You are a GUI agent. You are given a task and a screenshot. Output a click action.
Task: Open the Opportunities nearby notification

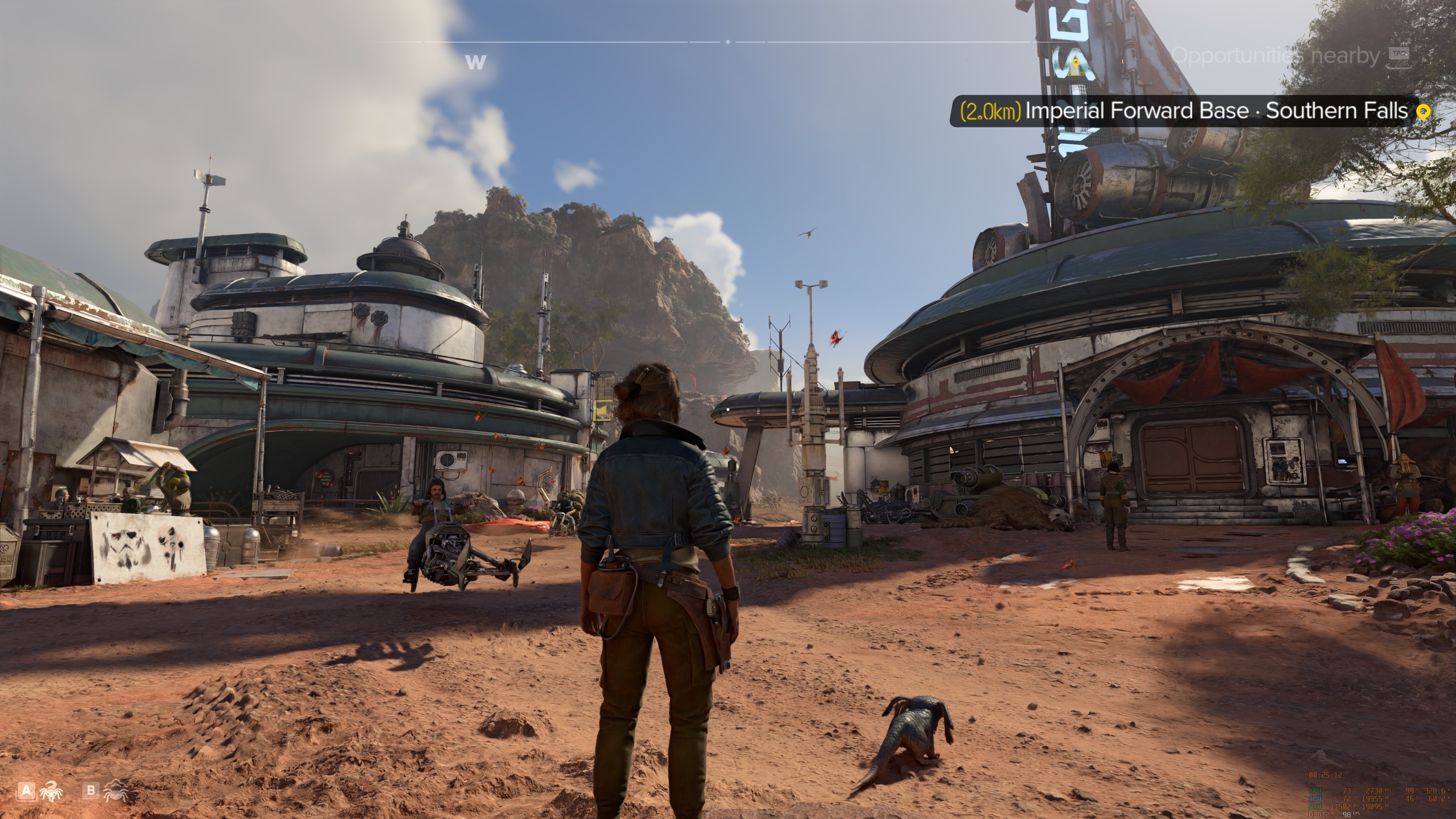click(x=1275, y=55)
